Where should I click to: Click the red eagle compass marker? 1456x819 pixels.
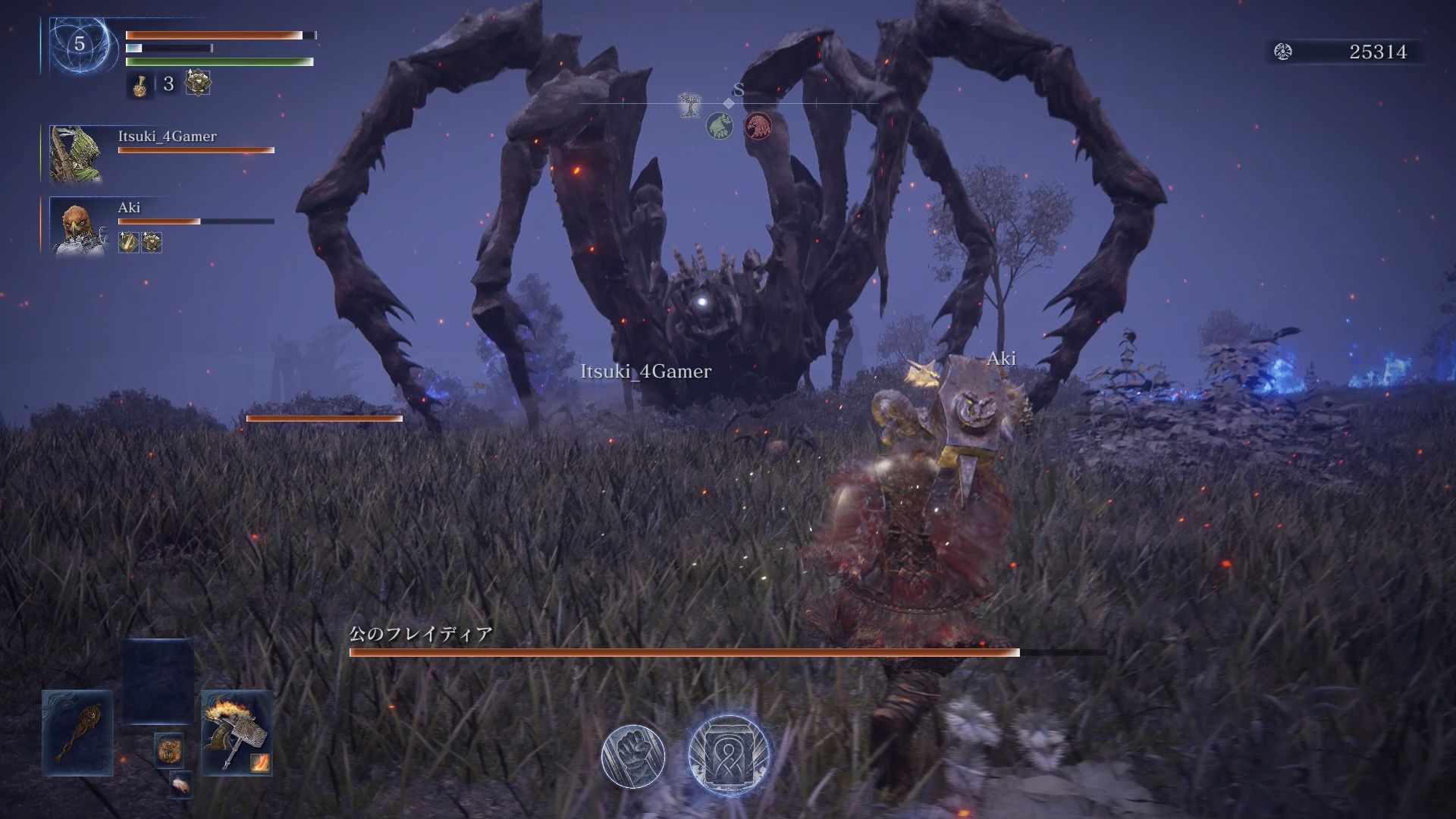(757, 126)
